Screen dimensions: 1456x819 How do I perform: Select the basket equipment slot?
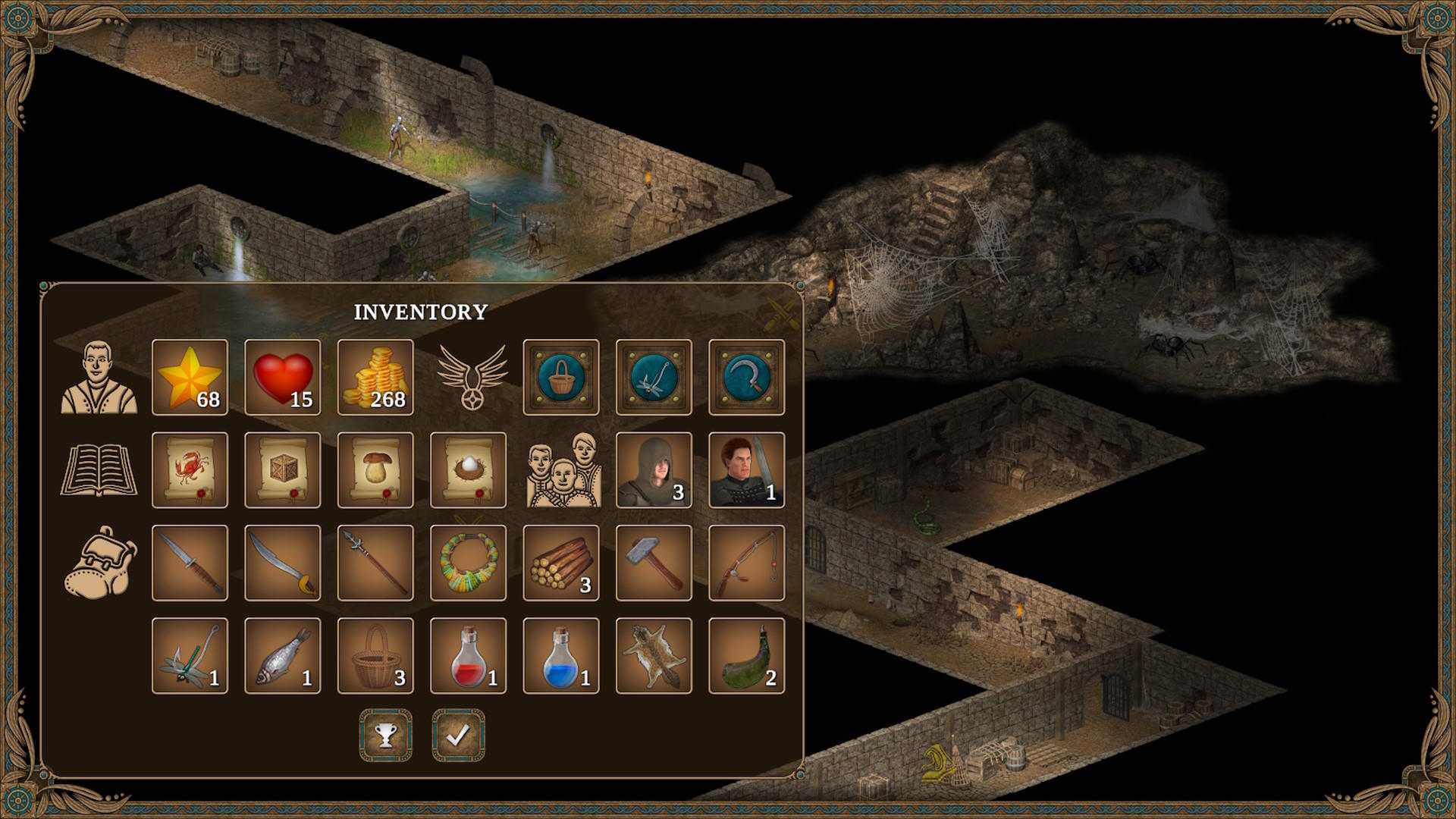pyautogui.click(x=561, y=377)
